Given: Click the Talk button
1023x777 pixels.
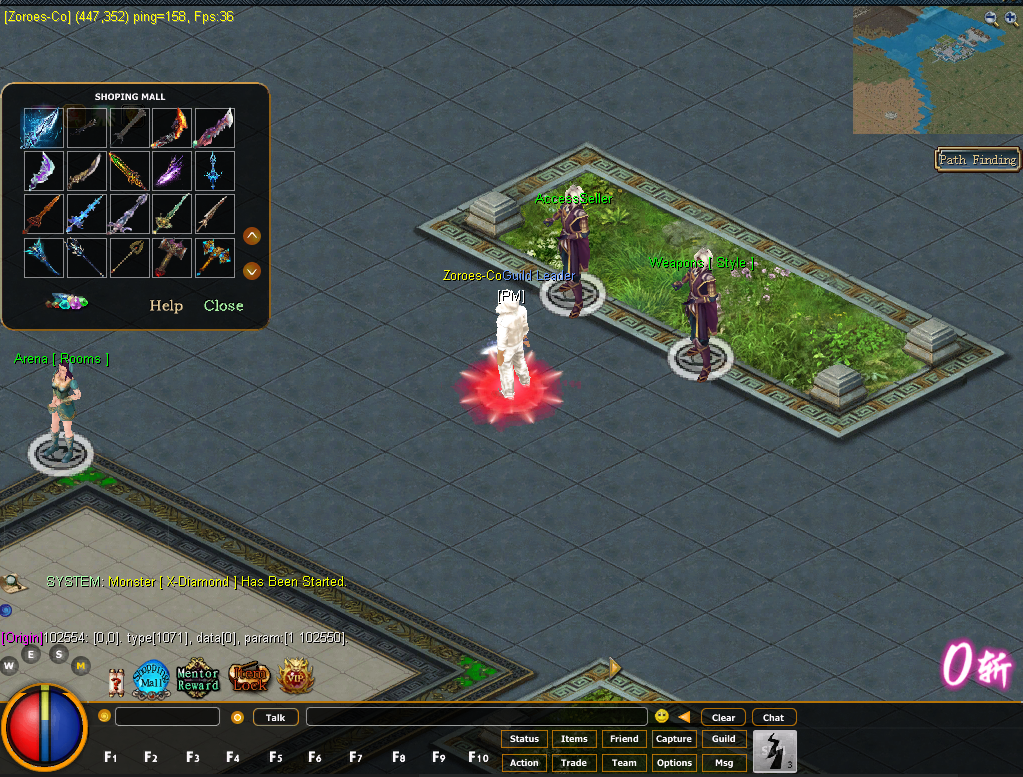Looking at the screenshot, I should [x=275, y=717].
